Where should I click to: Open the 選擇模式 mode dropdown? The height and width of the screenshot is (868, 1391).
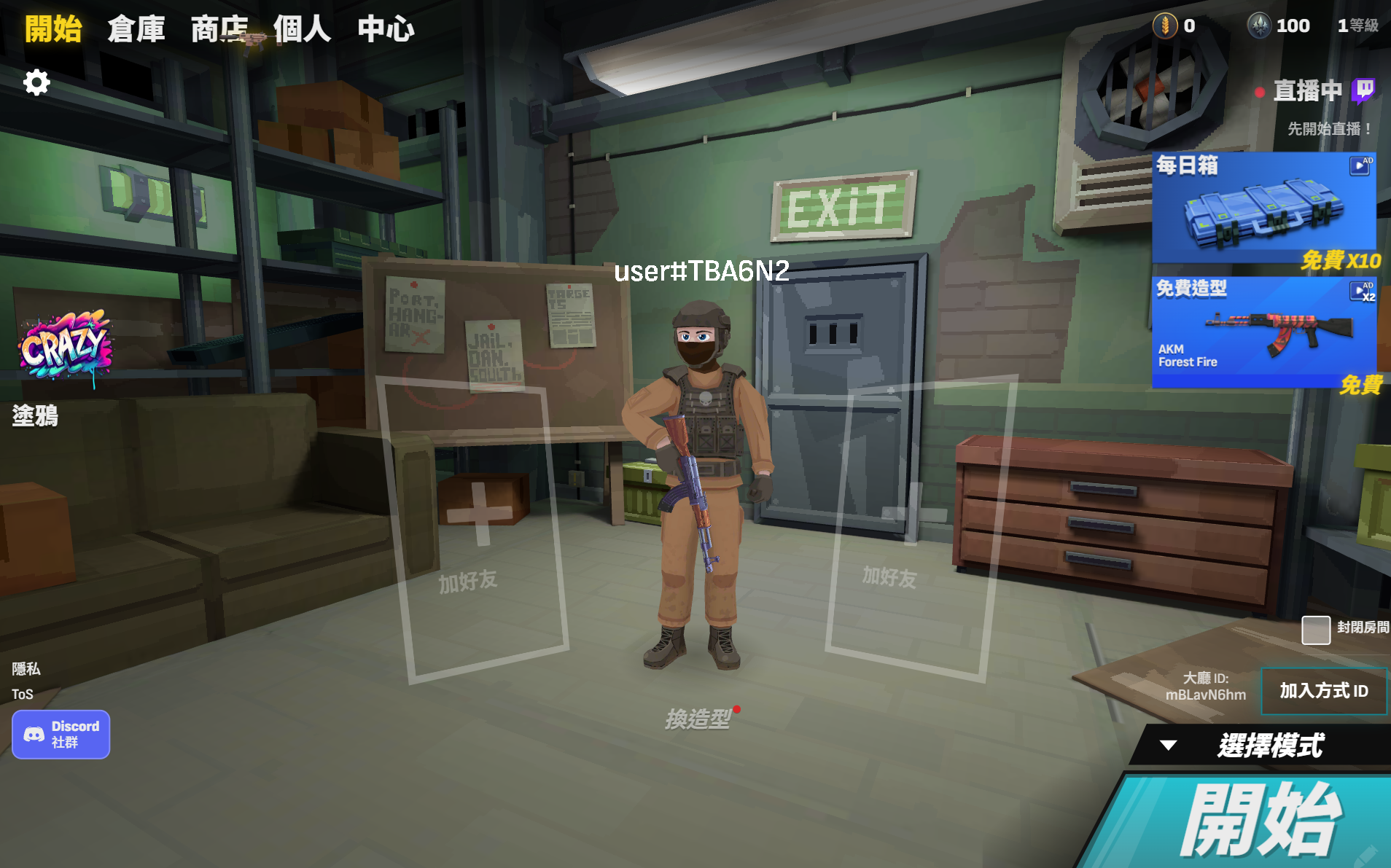pyautogui.click(x=1260, y=746)
